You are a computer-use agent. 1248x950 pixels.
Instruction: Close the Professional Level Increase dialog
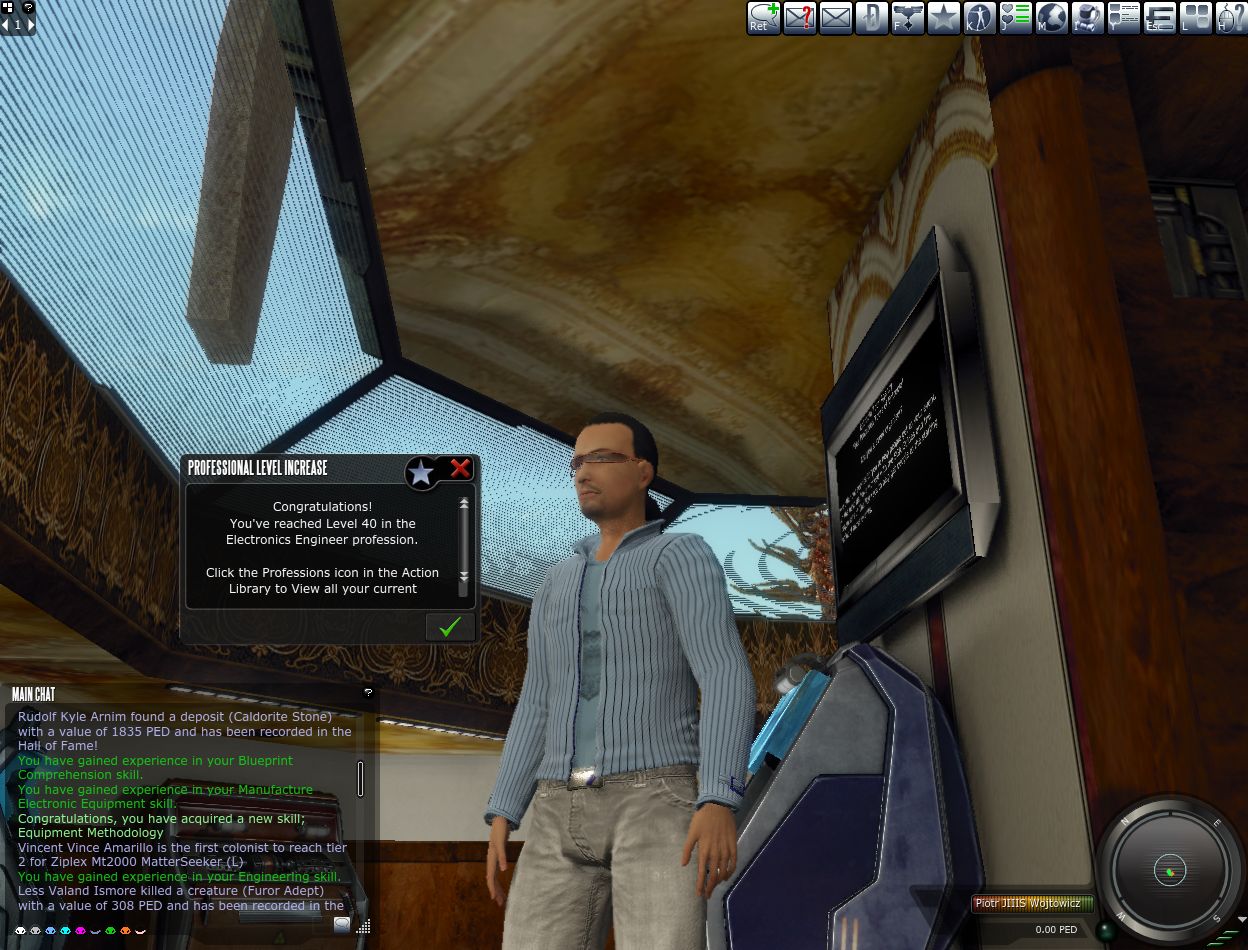pos(460,468)
